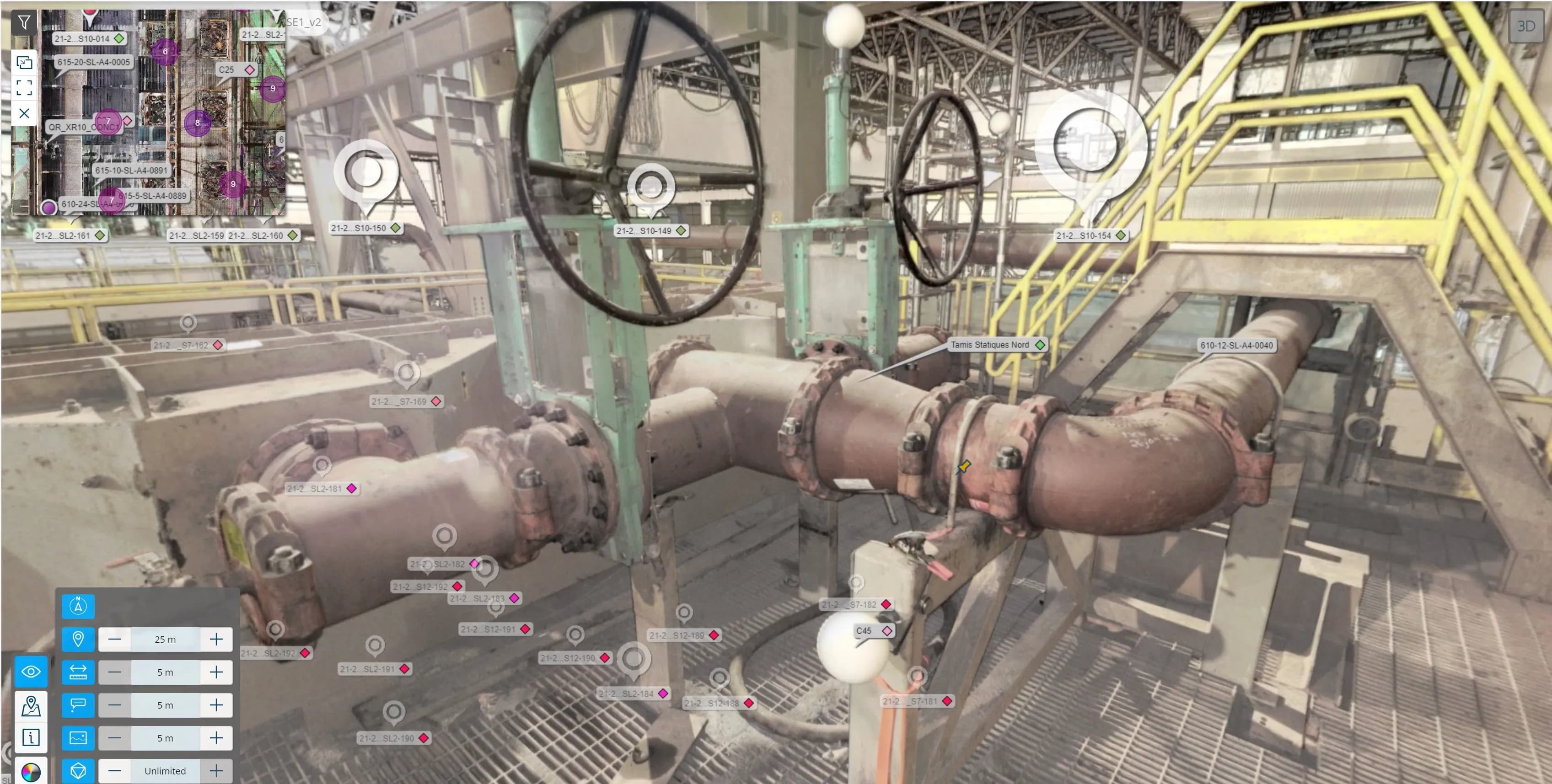1552x784 pixels.
Task: Select the comment annotation icon
Action: [78, 705]
